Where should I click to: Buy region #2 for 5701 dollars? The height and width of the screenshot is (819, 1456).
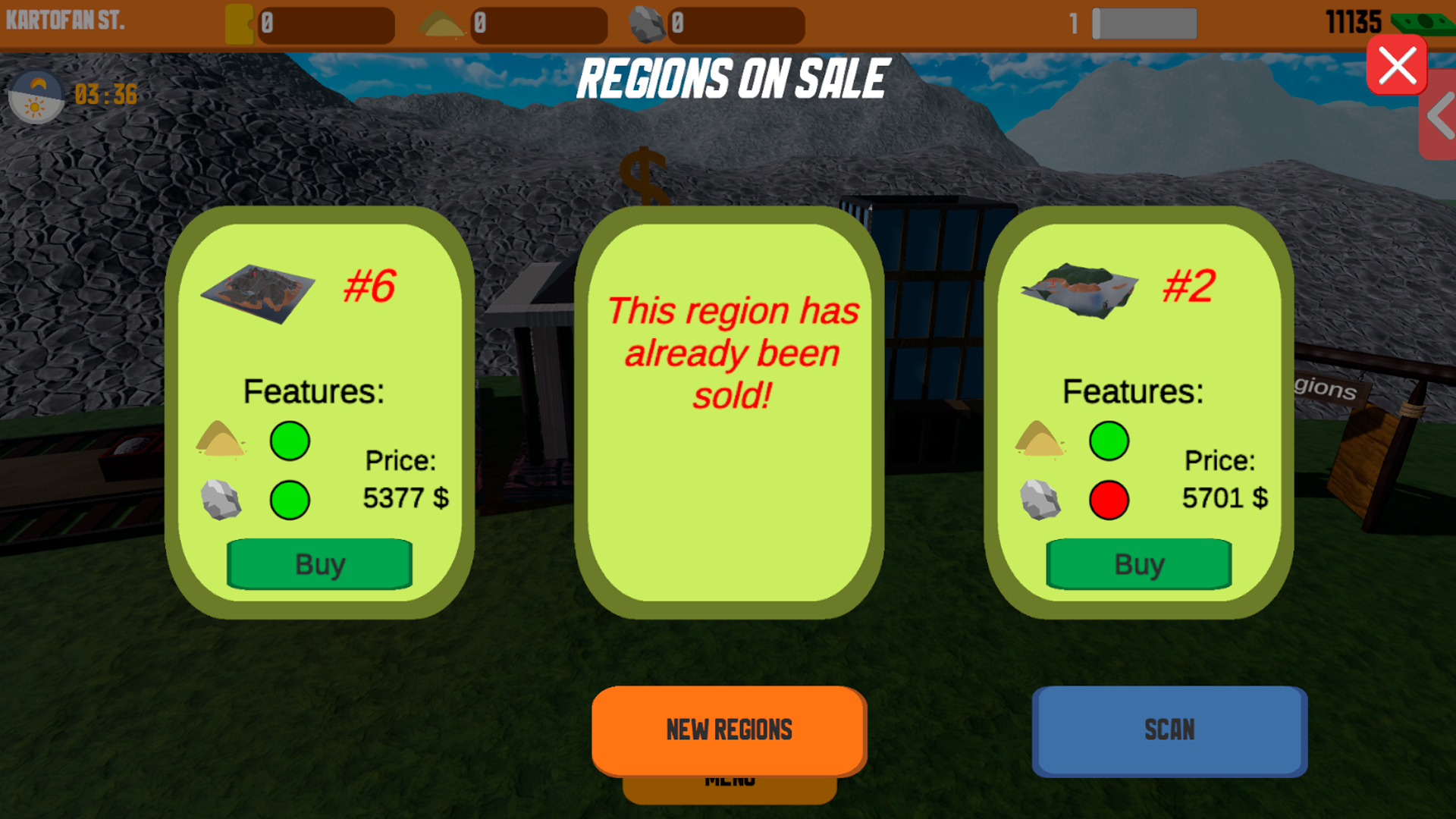1138,563
